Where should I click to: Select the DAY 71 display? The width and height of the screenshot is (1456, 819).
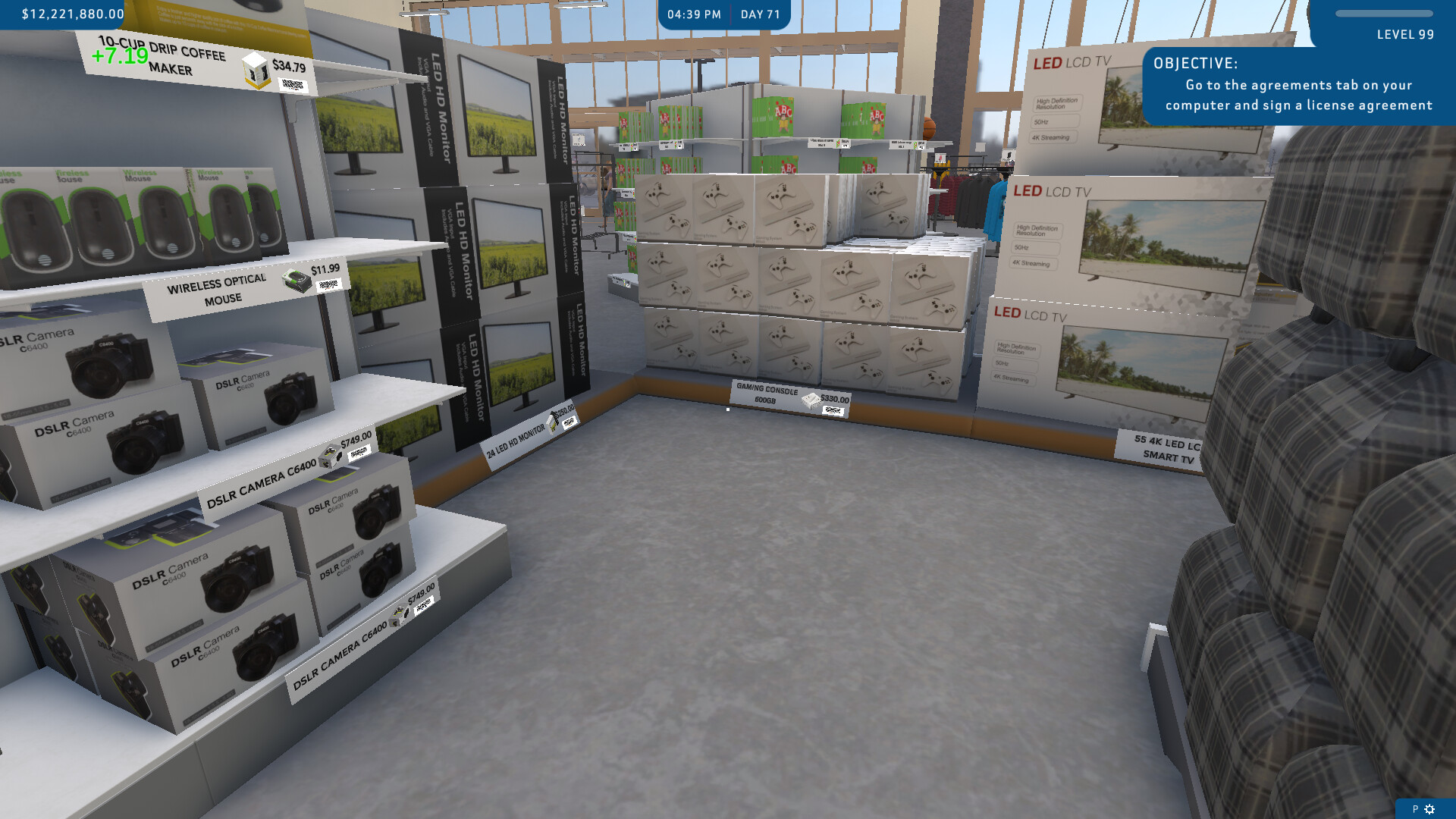pos(761,13)
